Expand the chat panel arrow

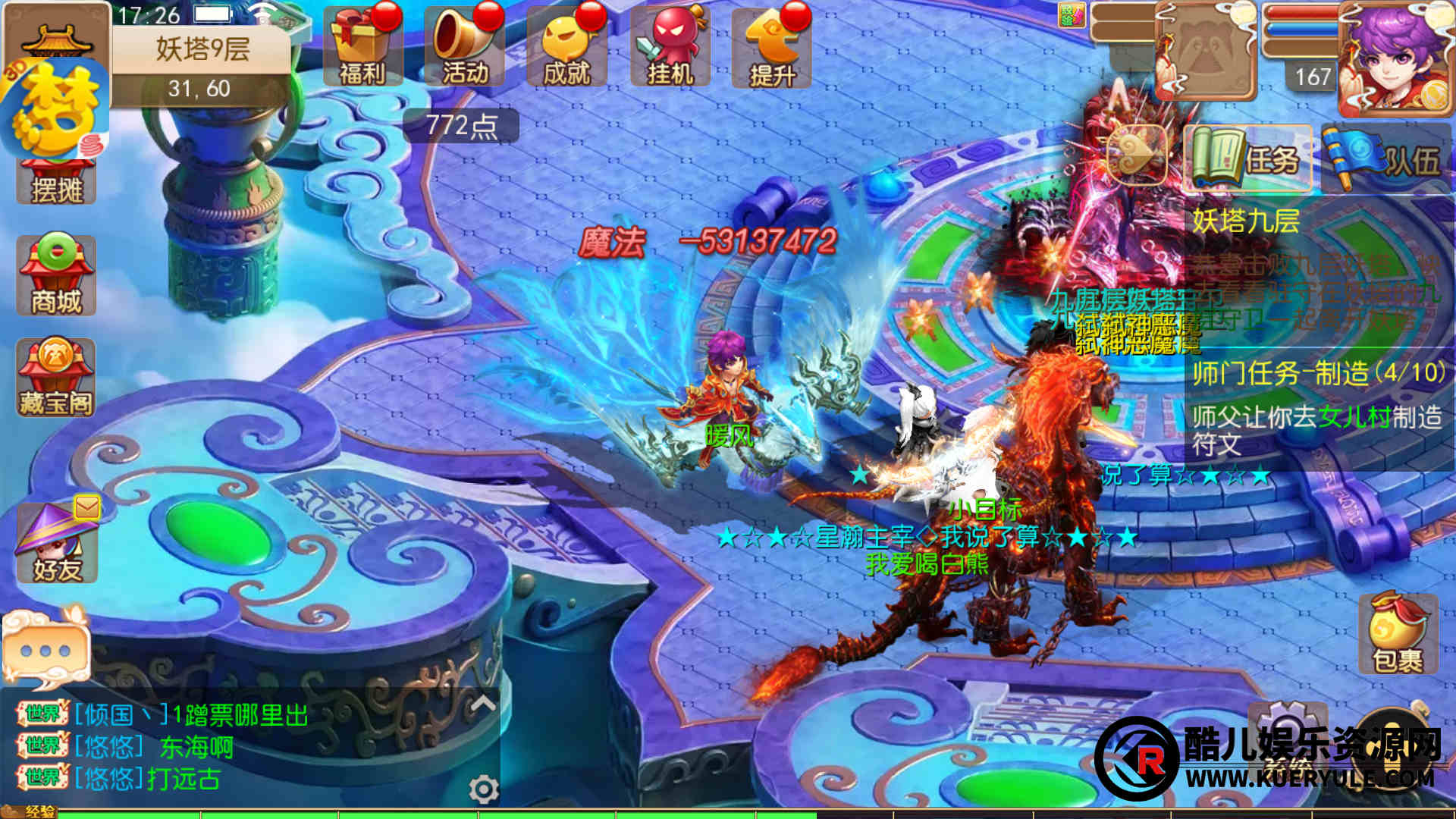[483, 704]
